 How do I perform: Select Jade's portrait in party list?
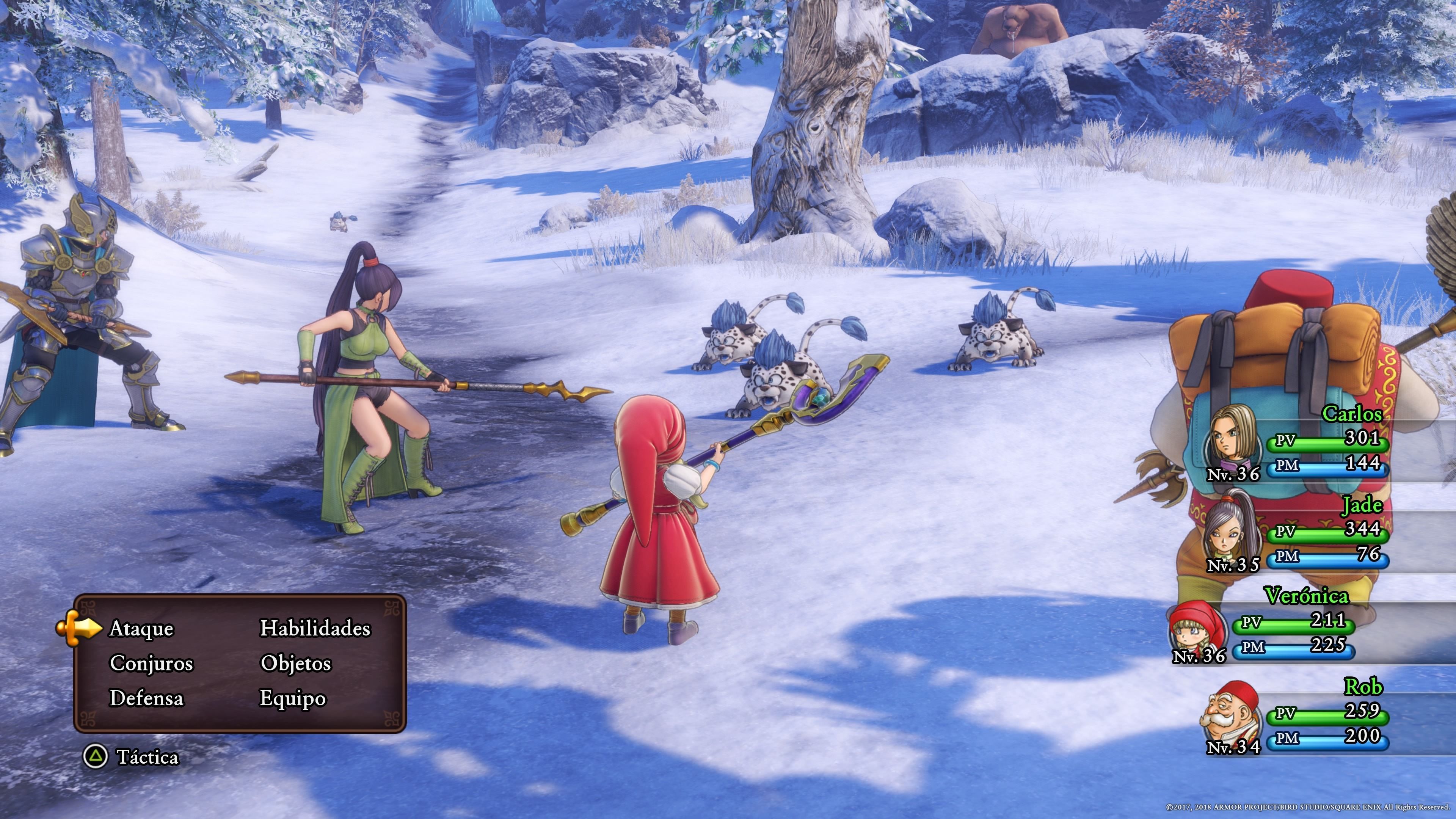(x=1232, y=529)
